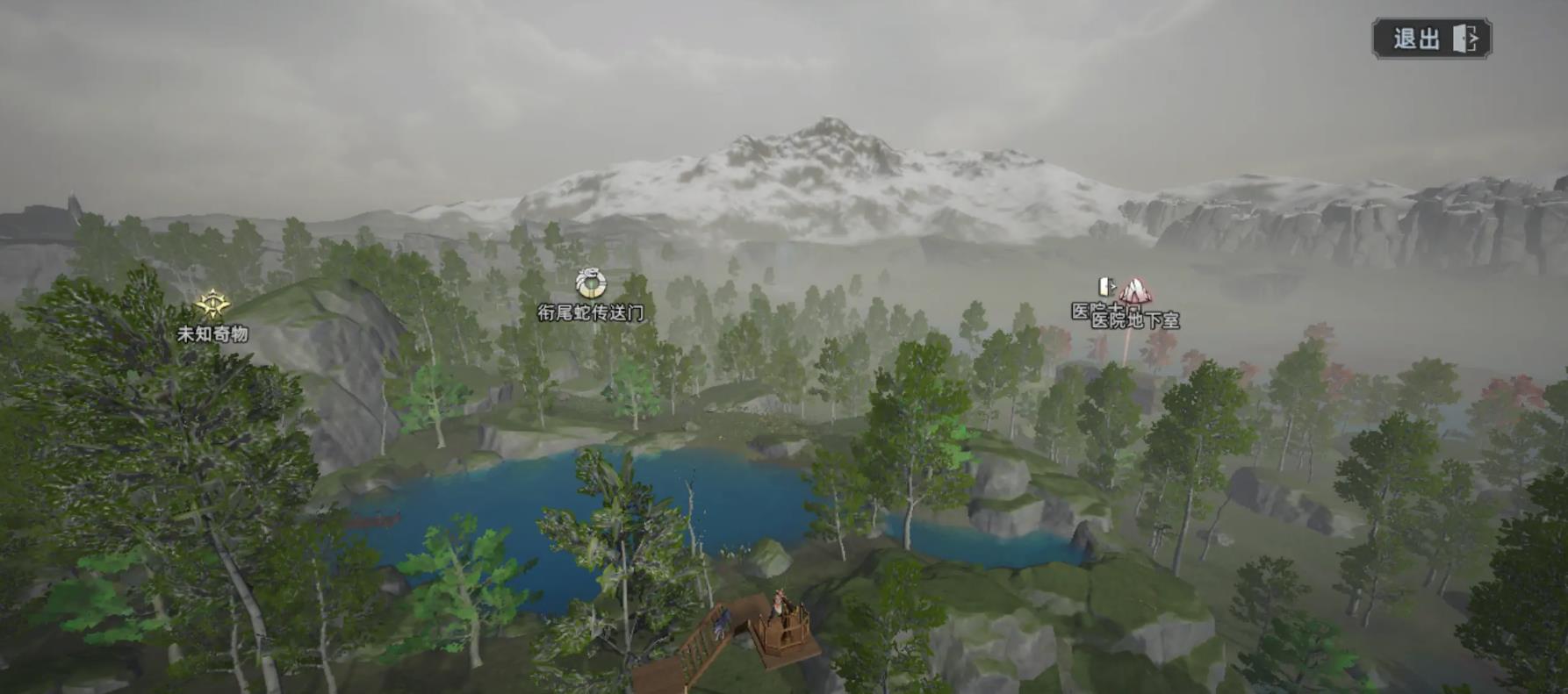This screenshot has width=1568, height=694.
Task: Select the 医院大门 door marker icon
Action: [1105, 286]
